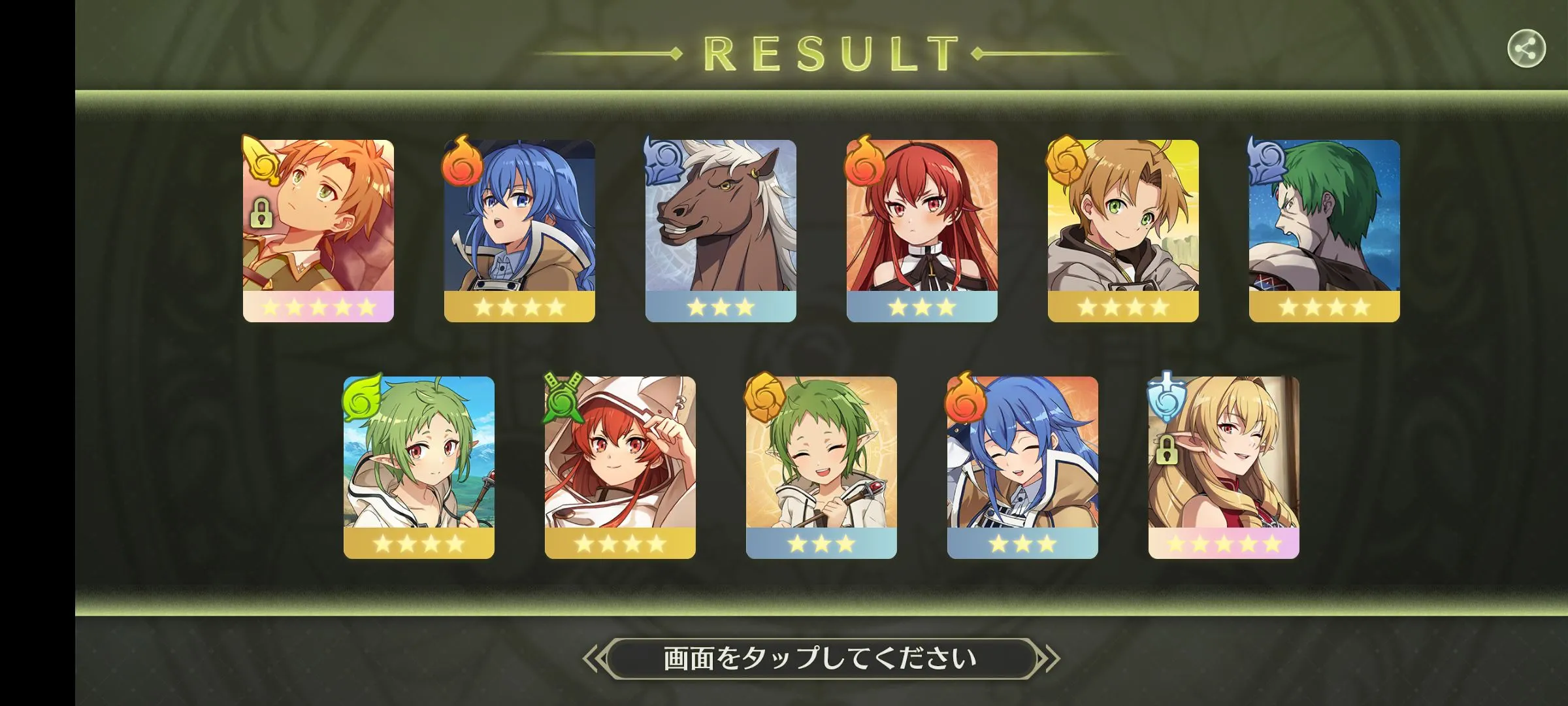Choose the three-star laughing green-haired elf card
The width and height of the screenshot is (1568, 706).
821,467
